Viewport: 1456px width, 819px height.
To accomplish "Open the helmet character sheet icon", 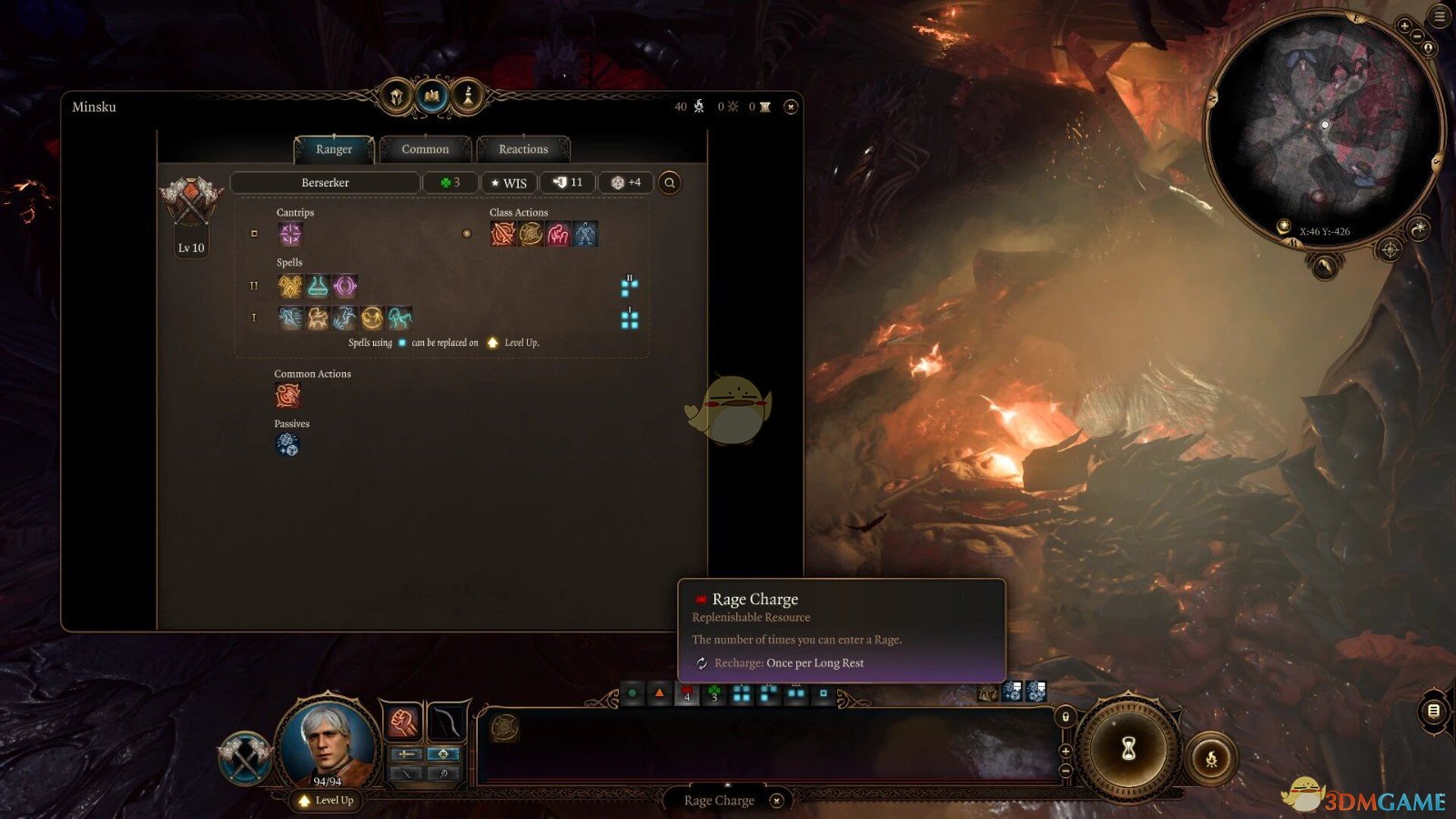I will coord(397,96).
